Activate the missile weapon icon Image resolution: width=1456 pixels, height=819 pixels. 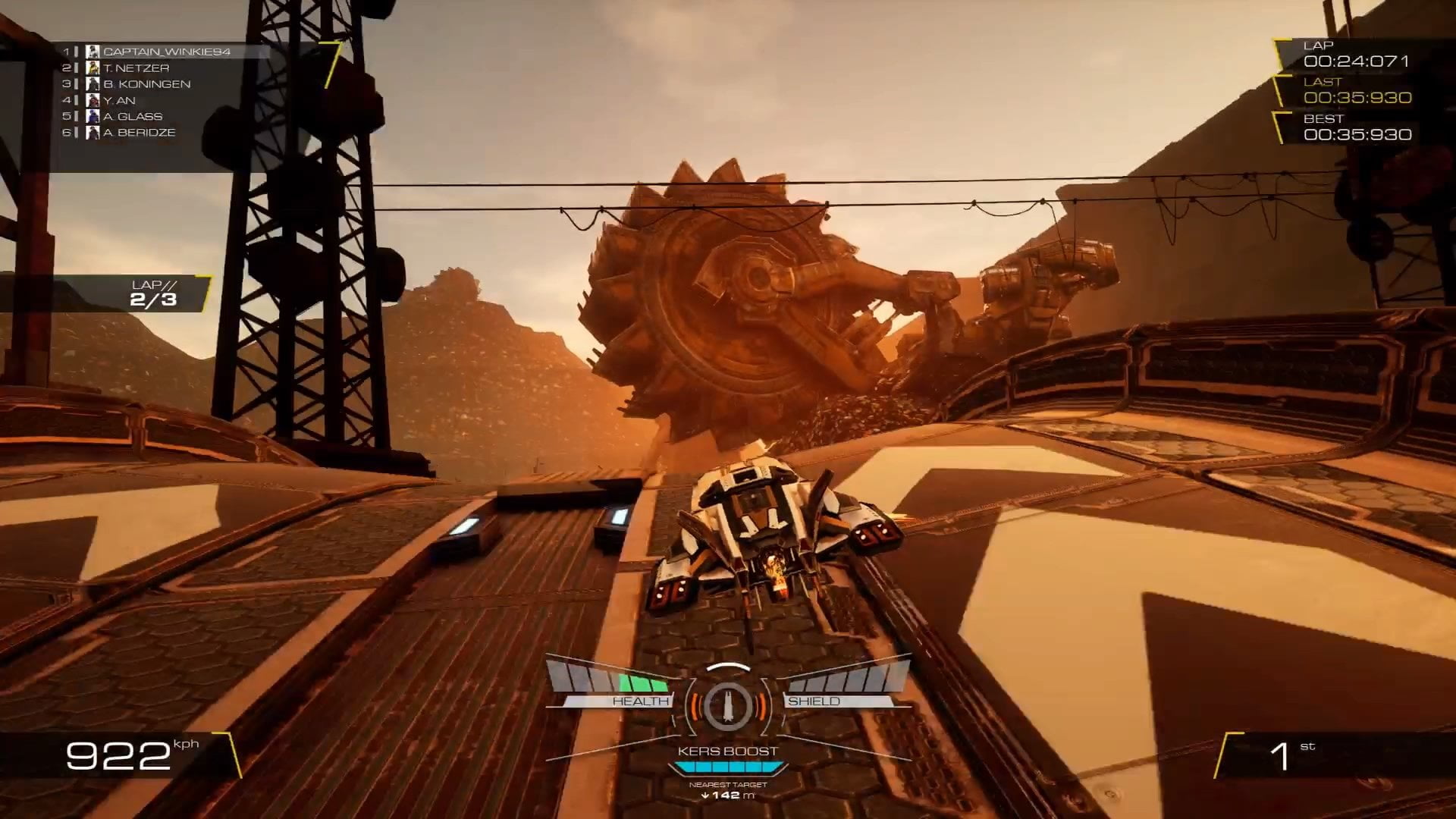(x=727, y=704)
